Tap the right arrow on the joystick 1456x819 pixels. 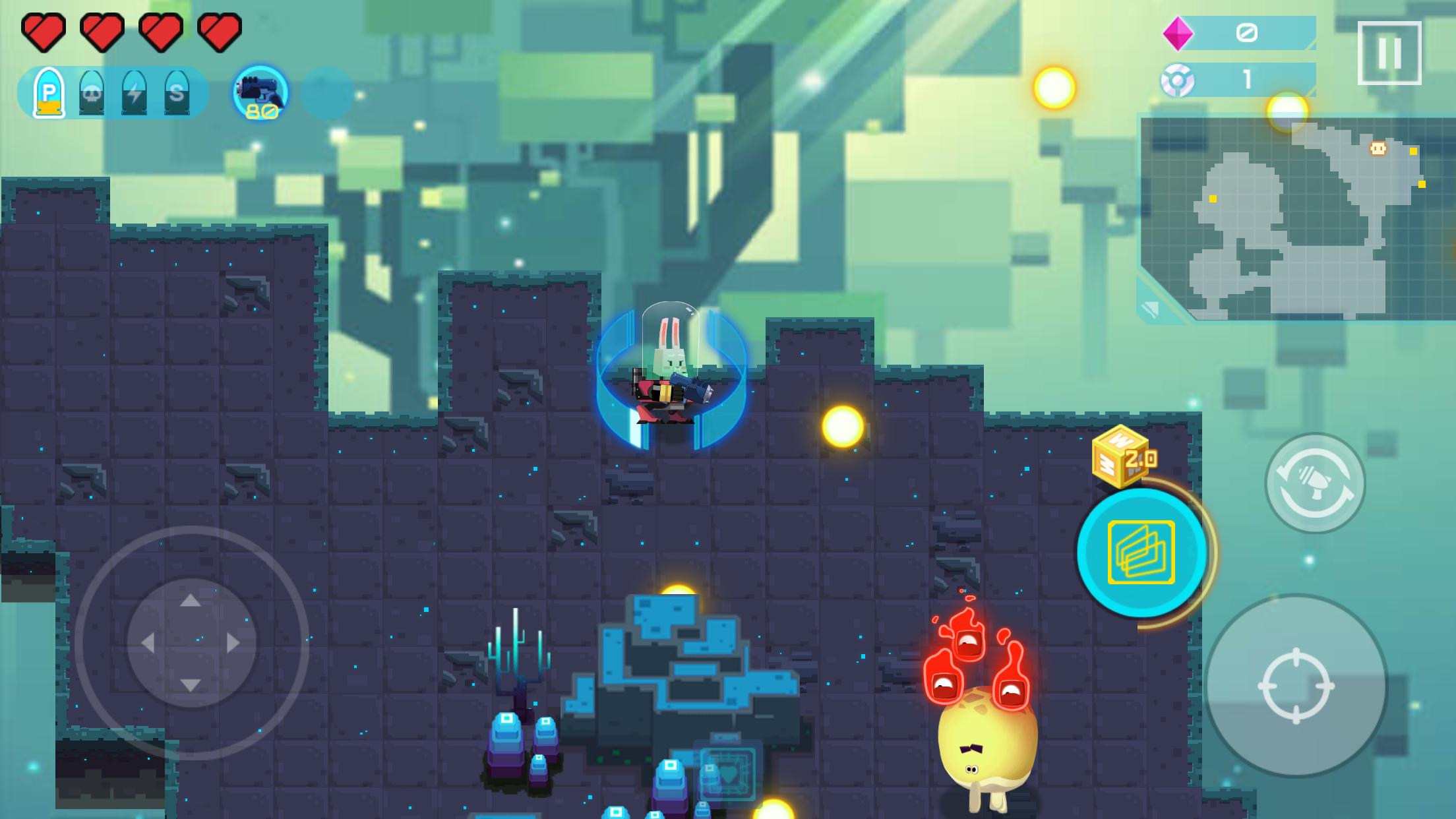tap(233, 643)
